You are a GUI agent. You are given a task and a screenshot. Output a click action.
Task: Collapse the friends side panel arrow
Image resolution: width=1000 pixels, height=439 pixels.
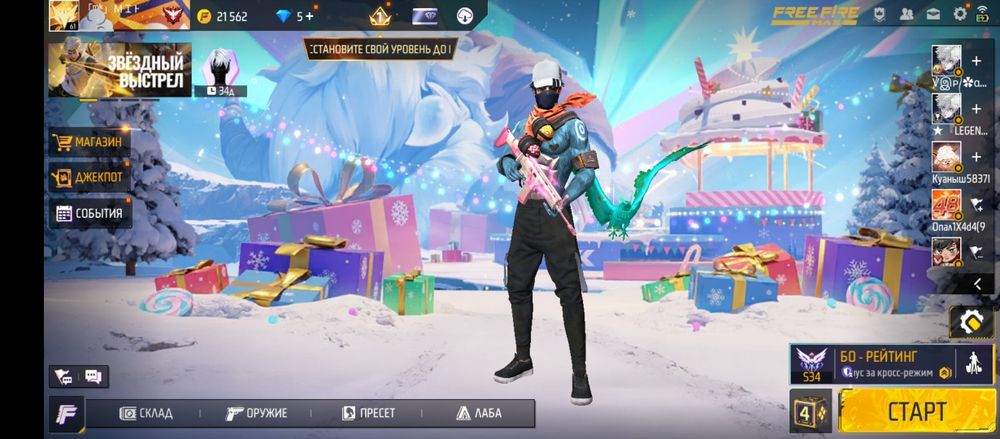point(977,284)
